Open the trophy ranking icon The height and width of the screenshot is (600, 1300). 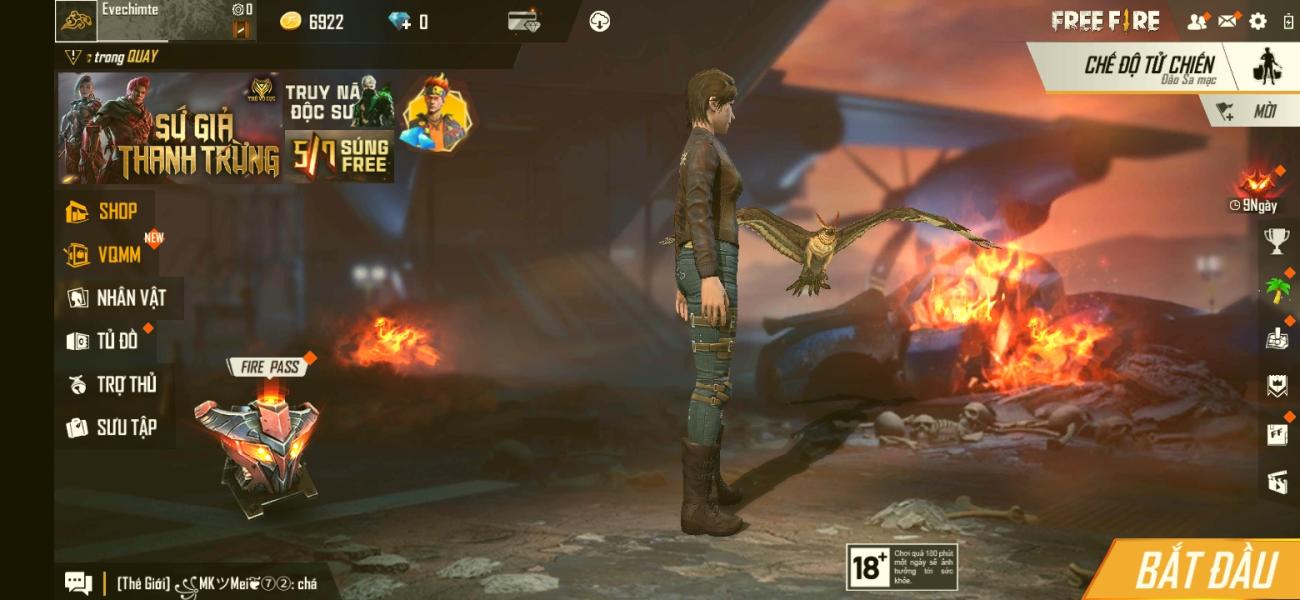click(x=1276, y=239)
